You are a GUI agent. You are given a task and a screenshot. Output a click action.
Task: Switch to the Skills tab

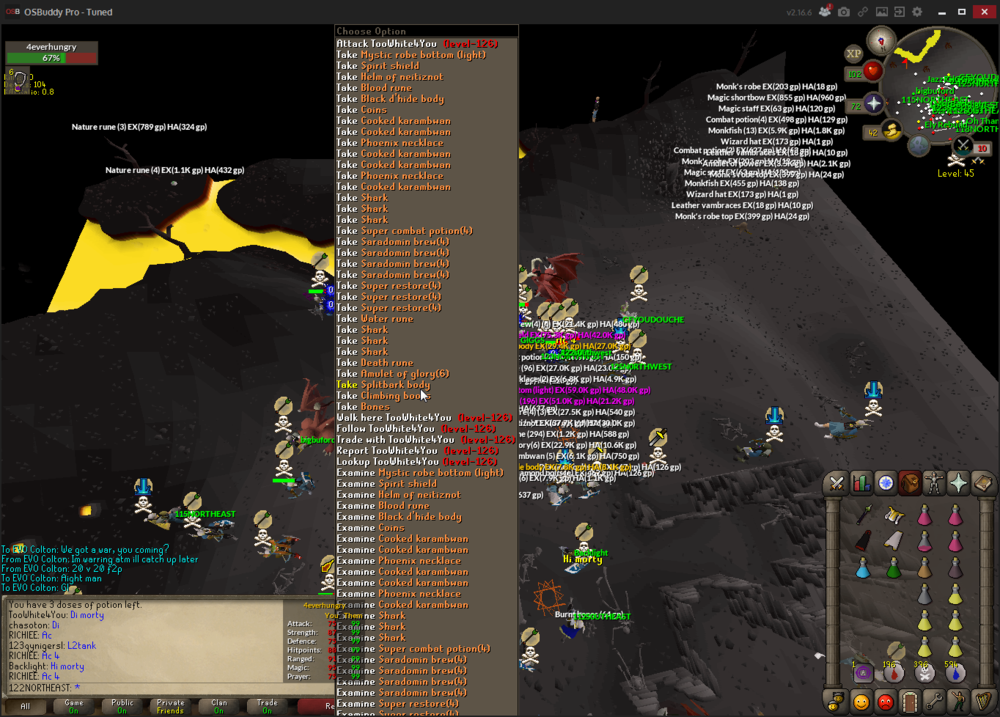(861, 484)
